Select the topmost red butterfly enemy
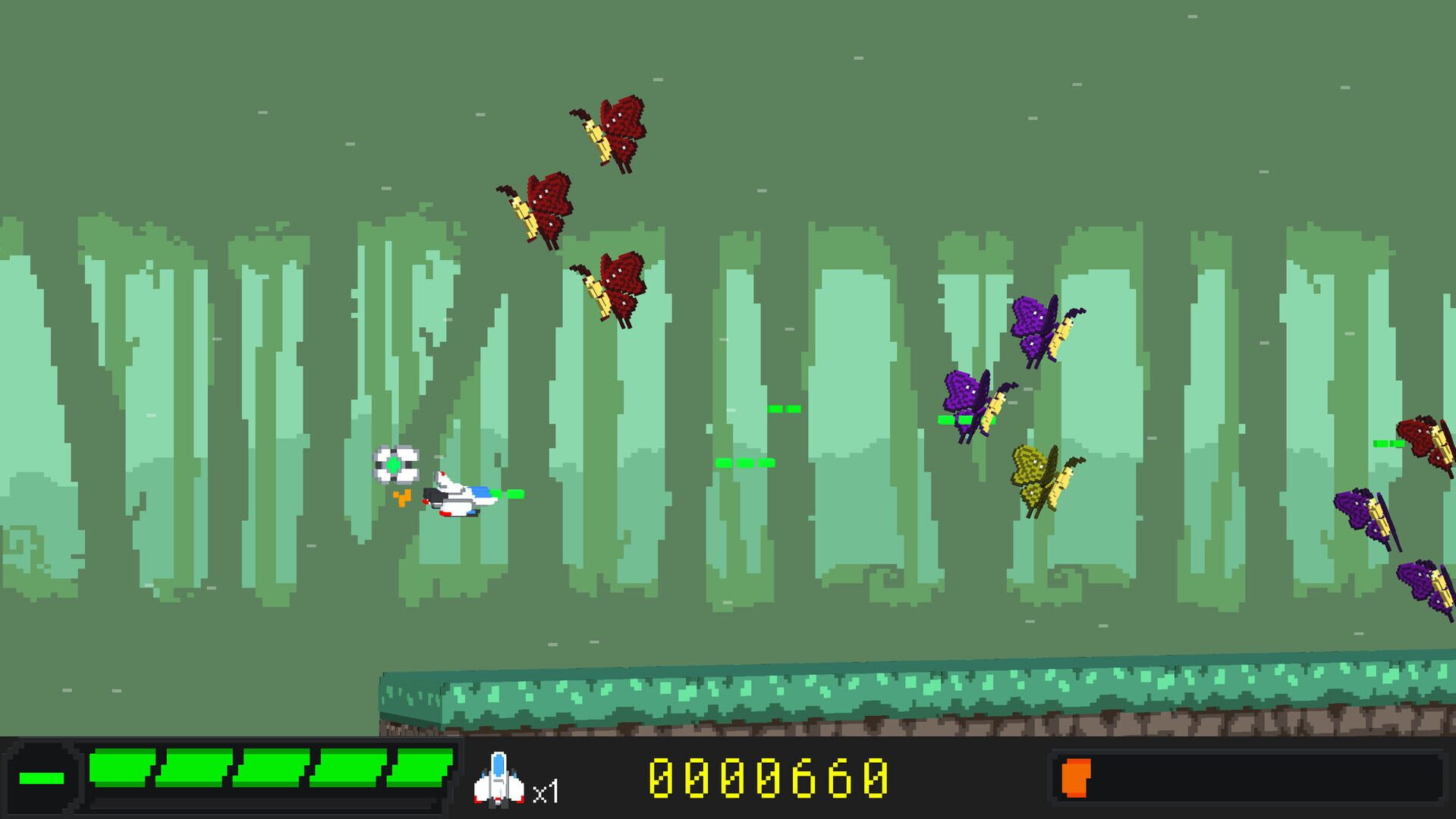 tap(615, 129)
